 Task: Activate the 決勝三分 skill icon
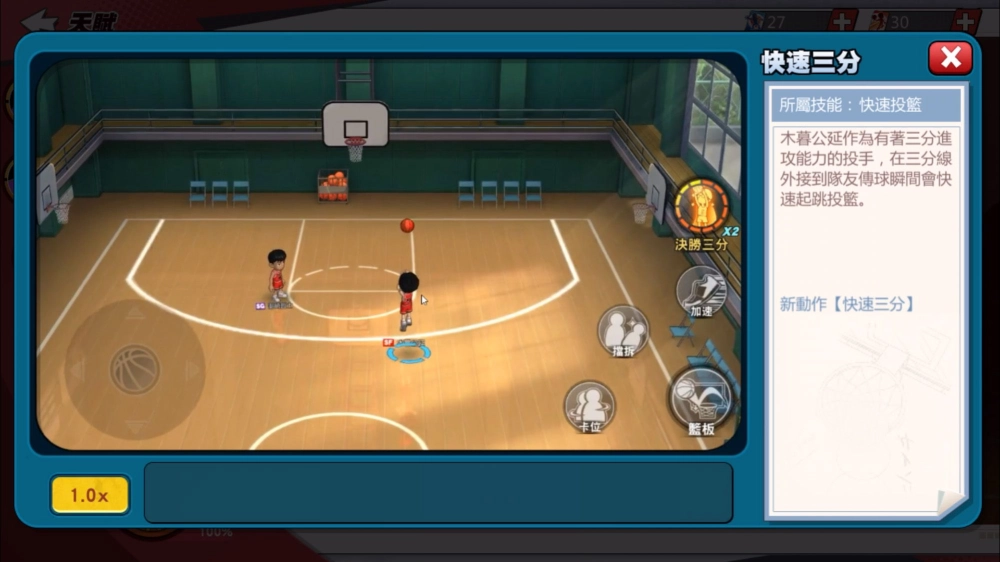702,207
